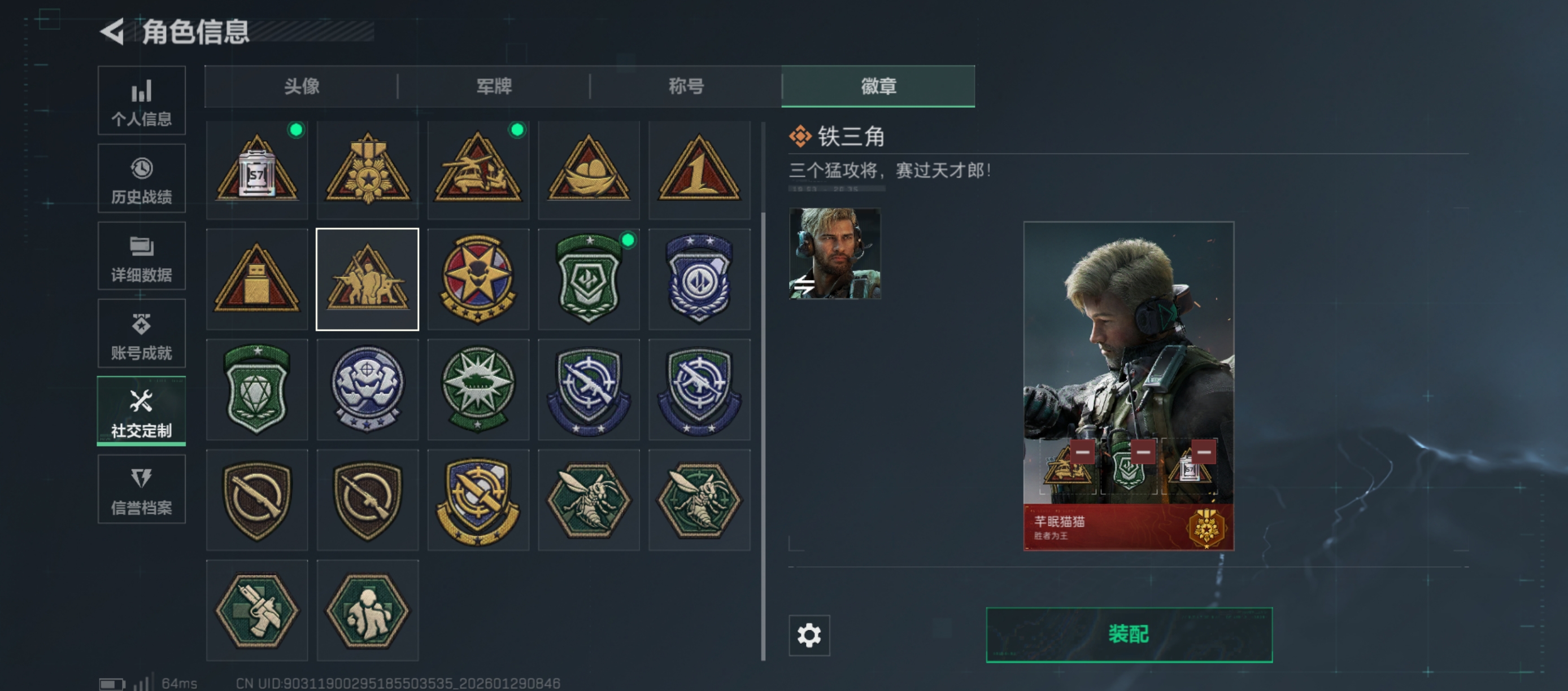Open the 历史战绩 sidebar section

pyautogui.click(x=141, y=179)
